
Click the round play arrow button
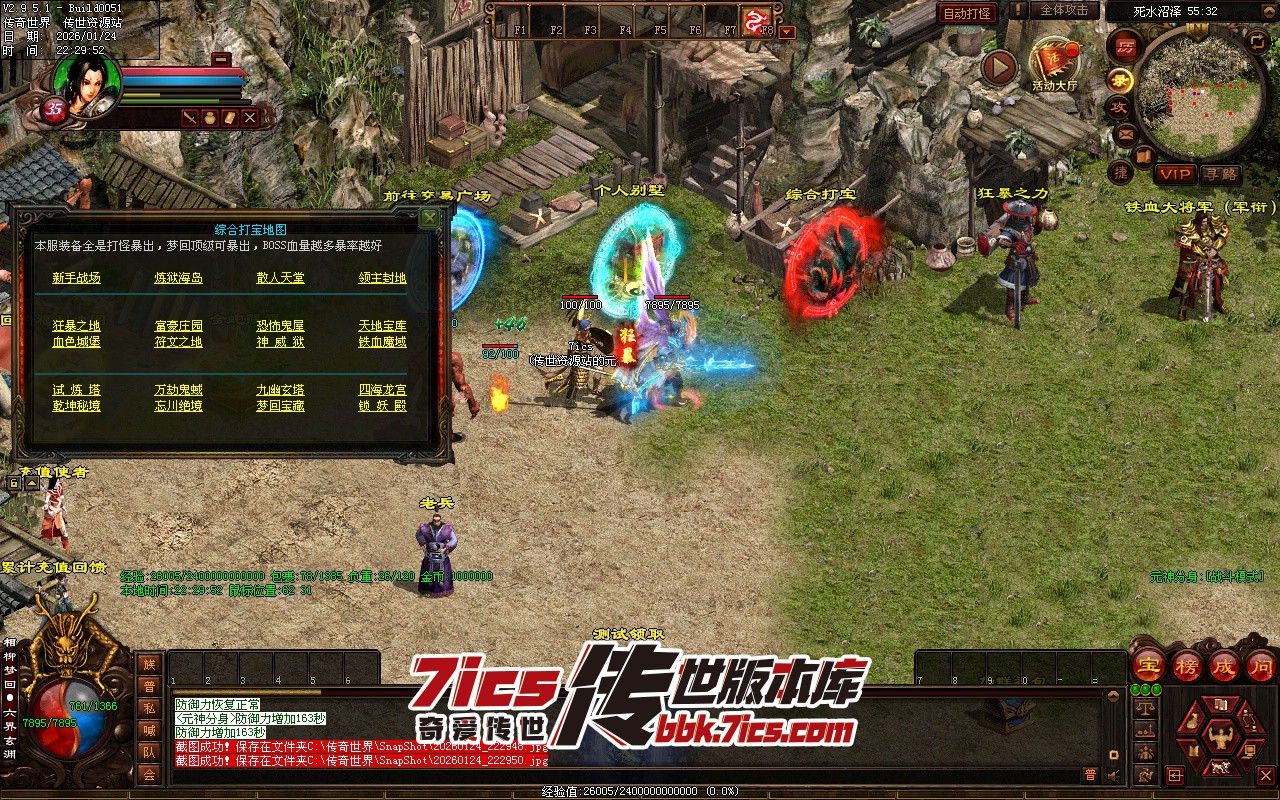998,67
